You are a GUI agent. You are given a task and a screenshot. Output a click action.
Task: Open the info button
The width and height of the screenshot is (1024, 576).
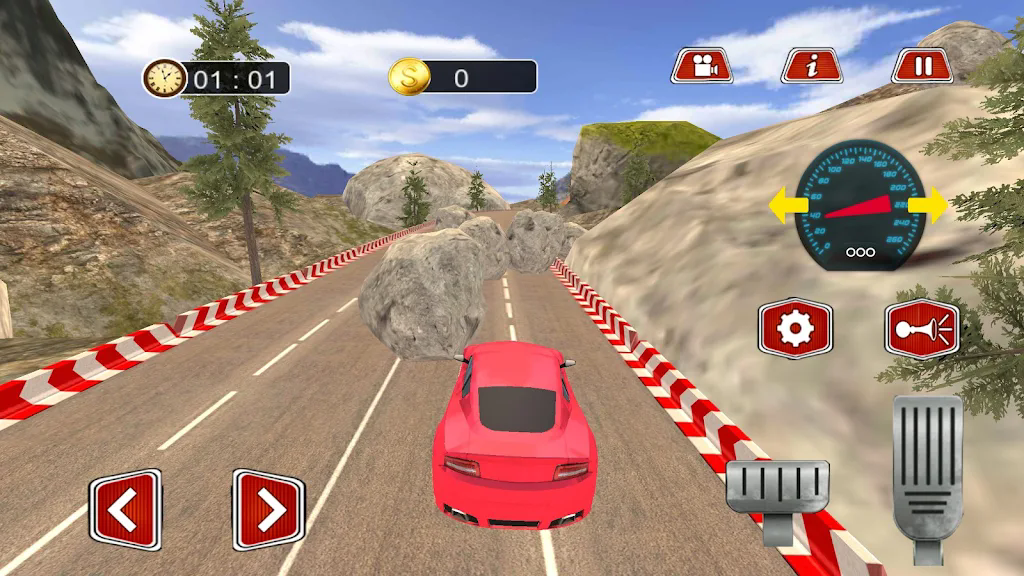[812, 66]
